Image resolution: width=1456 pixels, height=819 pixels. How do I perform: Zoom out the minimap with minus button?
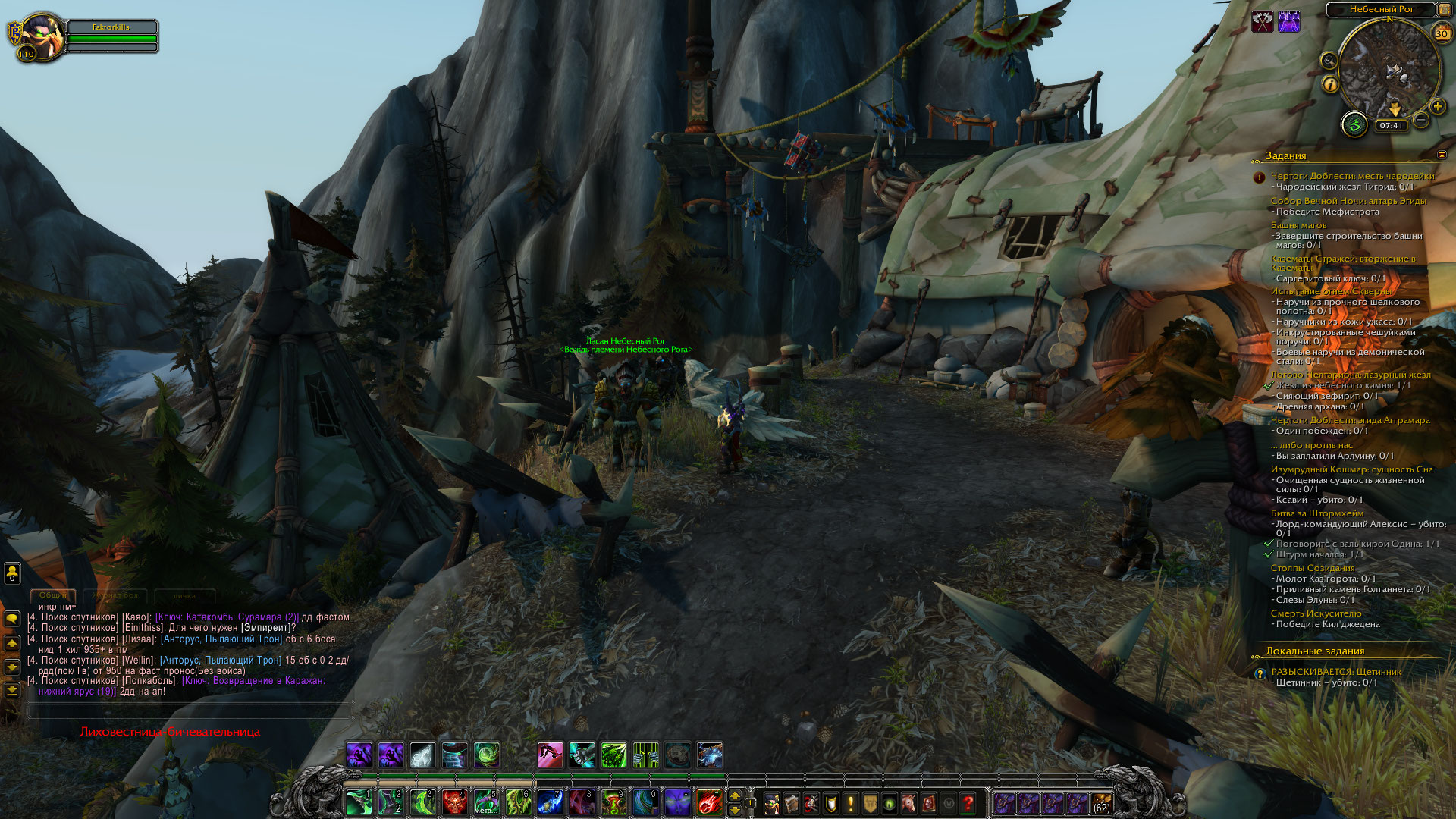[x=1421, y=120]
